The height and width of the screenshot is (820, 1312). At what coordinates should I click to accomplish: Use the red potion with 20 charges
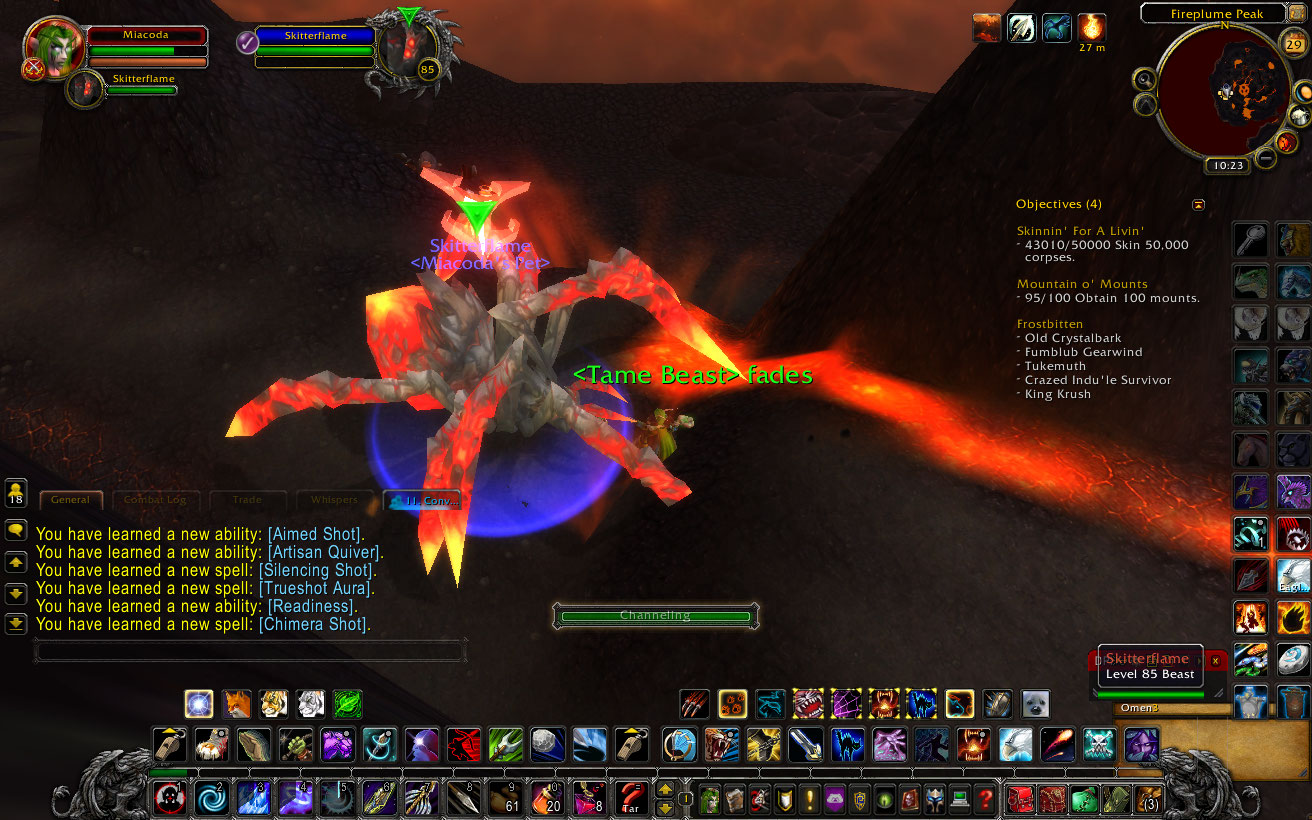547,799
